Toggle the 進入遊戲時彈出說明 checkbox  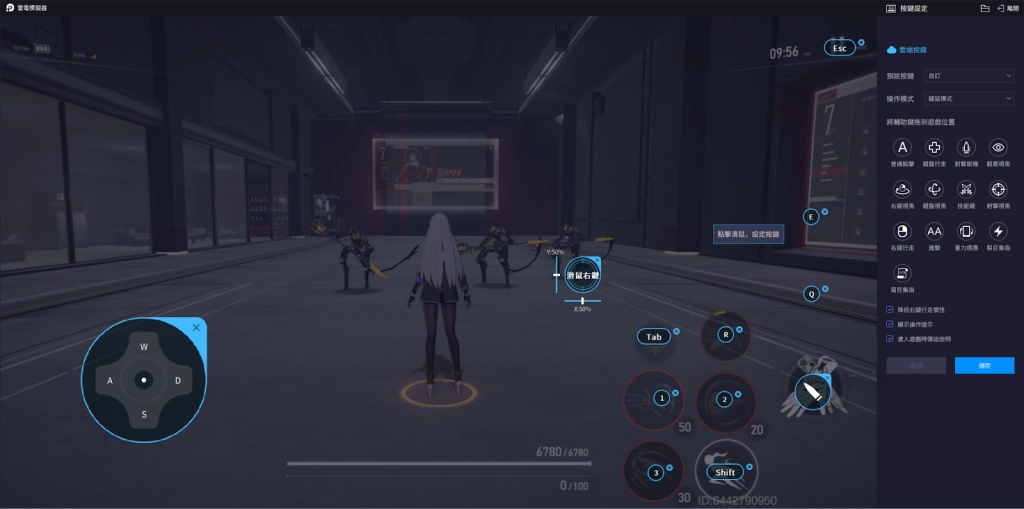pos(891,339)
